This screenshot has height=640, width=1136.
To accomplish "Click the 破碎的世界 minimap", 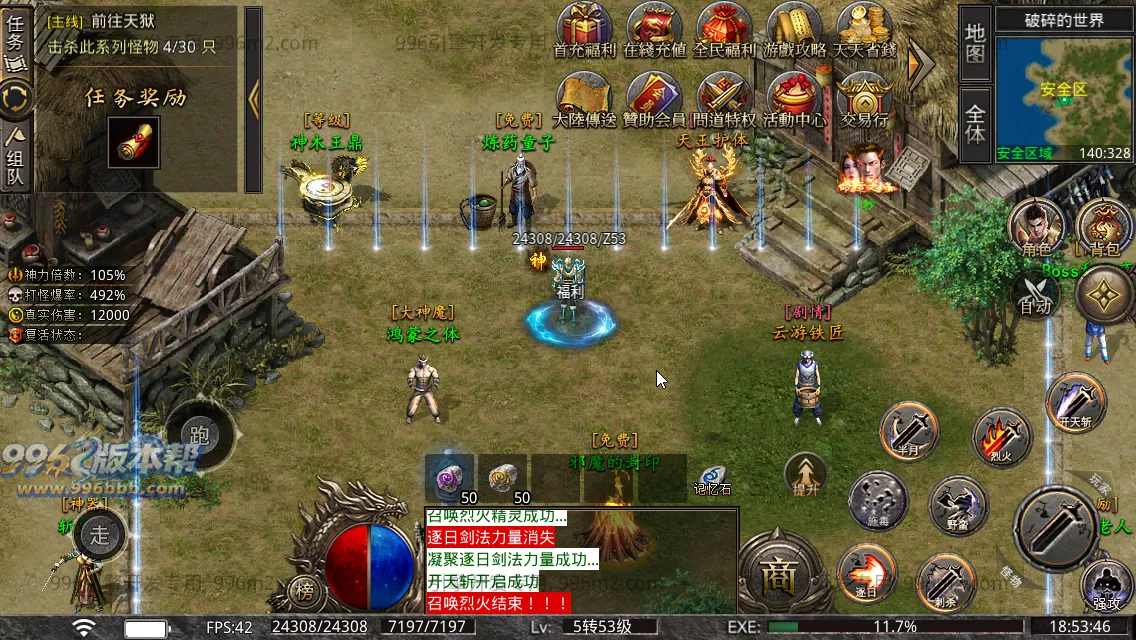I will 1063,88.
